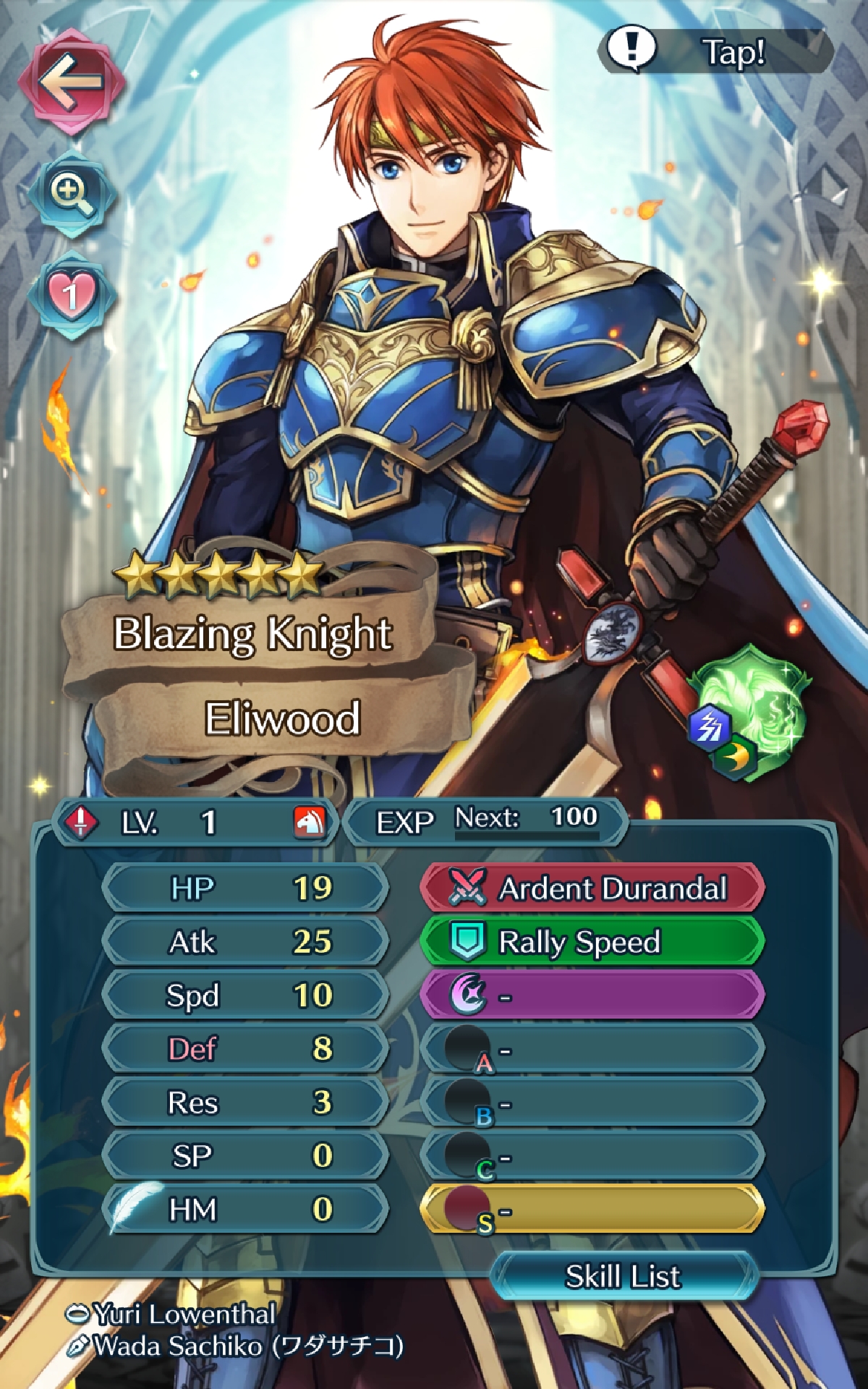Tap the heart favorite marker
This screenshot has width=868, height=1389.
71,295
